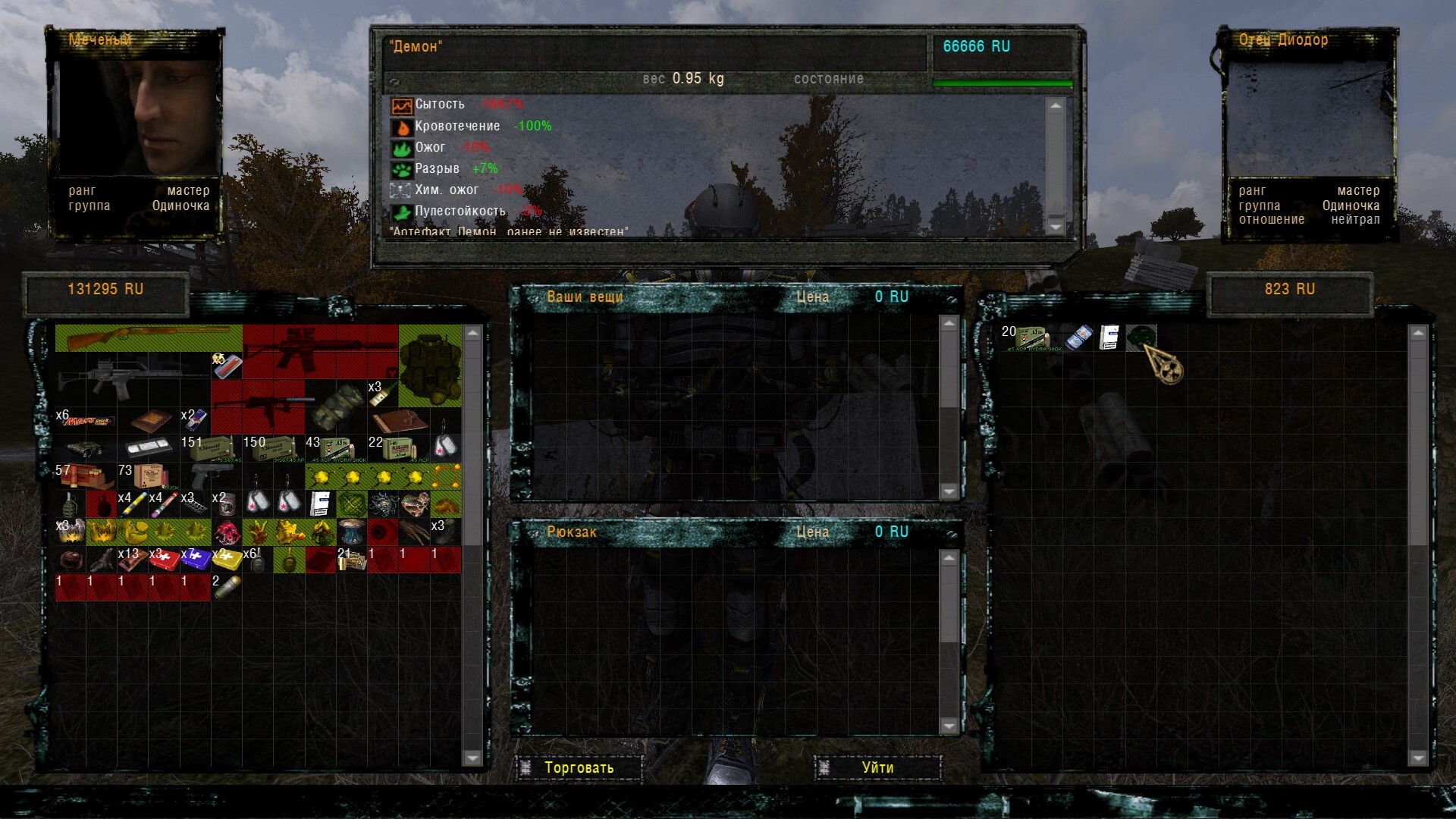Select the red first aid kits
Screen dimensions: 1456x819
(164, 560)
